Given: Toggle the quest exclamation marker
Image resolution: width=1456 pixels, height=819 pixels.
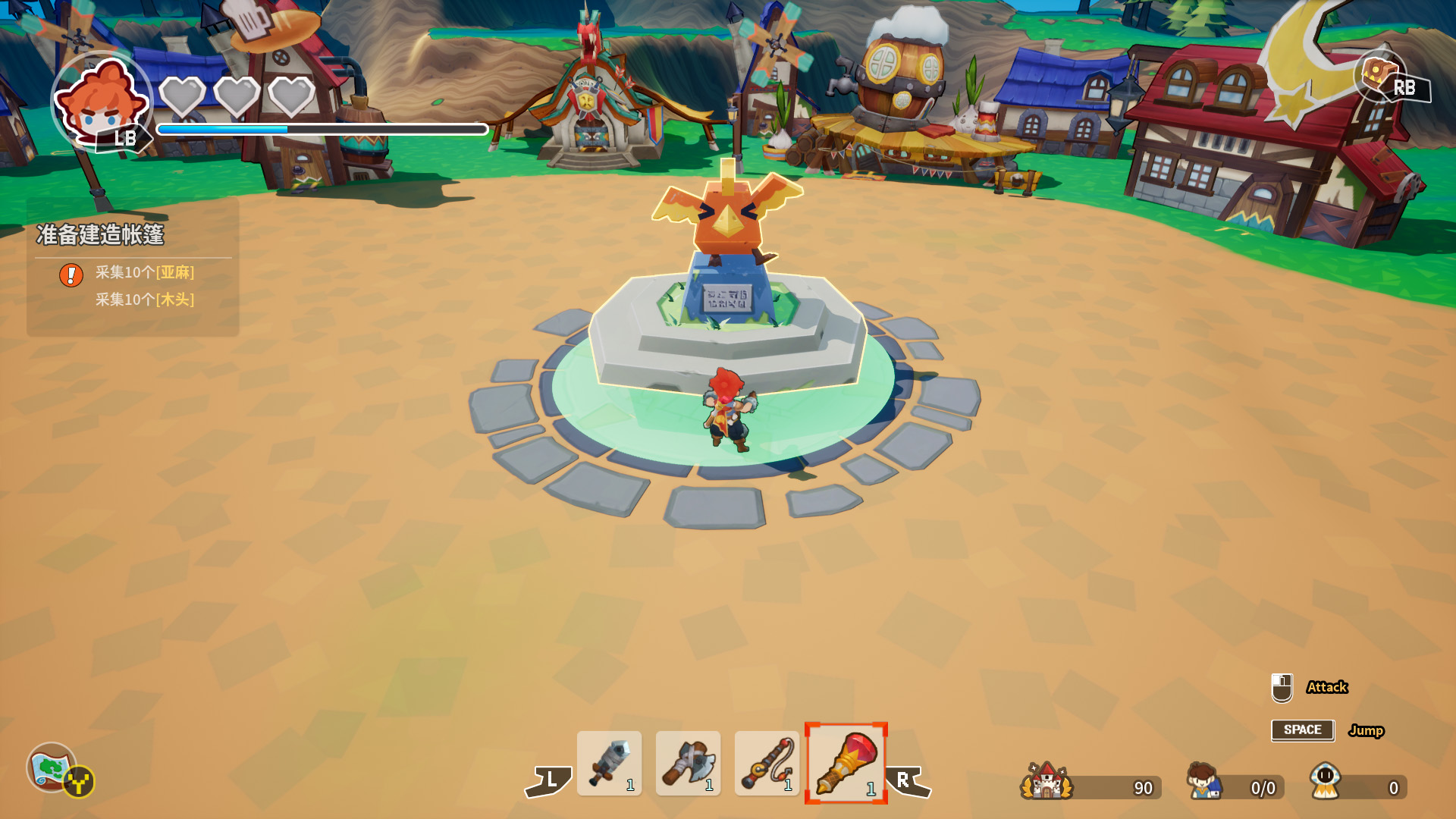Looking at the screenshot, I should [71, 275].
